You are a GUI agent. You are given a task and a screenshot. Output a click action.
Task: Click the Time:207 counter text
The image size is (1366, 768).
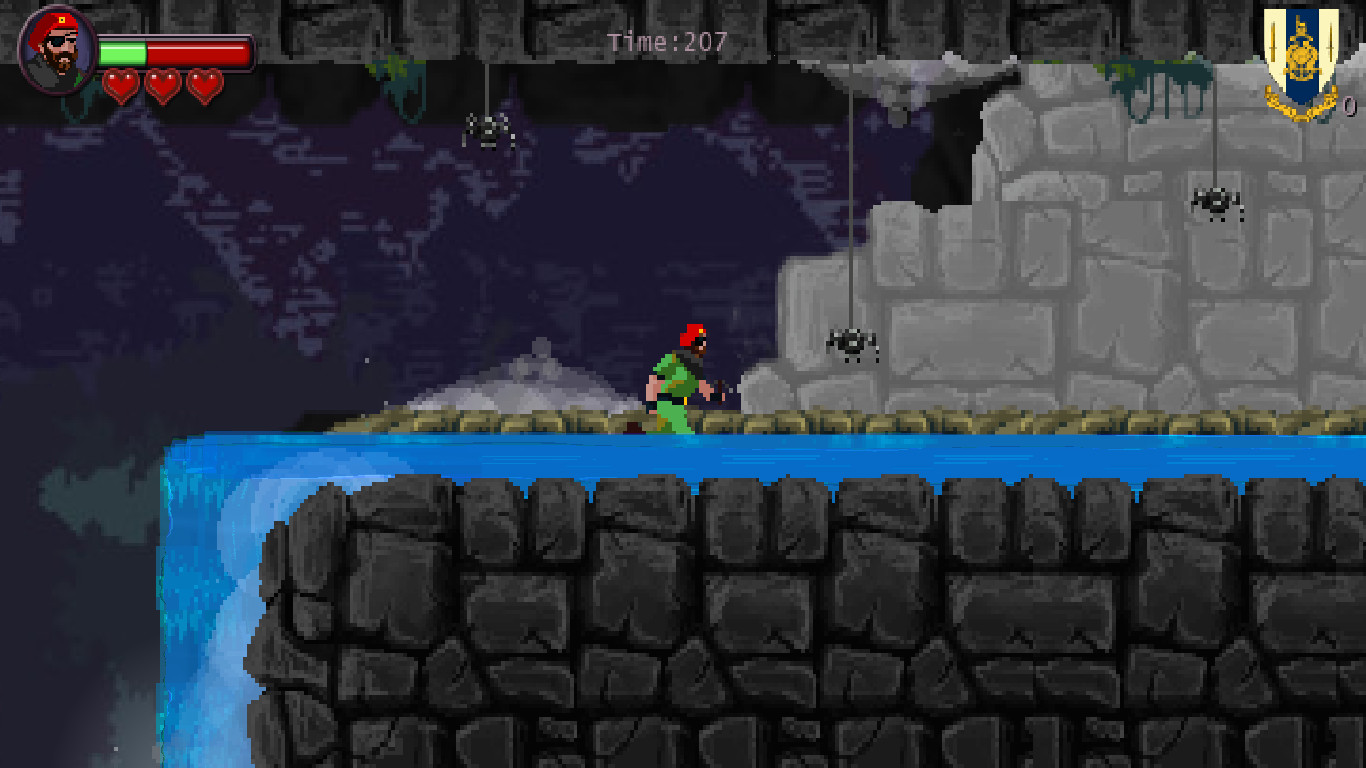point(664,42)
